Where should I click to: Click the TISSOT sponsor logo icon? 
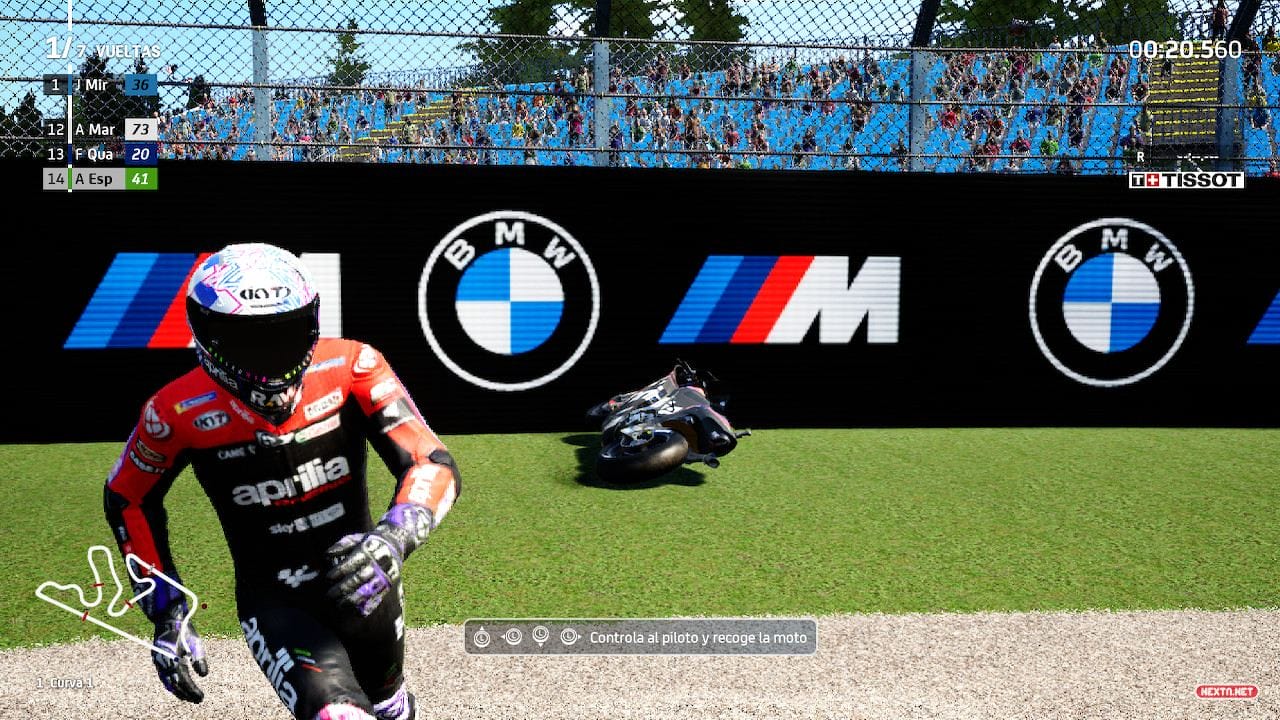[1186, 181]
